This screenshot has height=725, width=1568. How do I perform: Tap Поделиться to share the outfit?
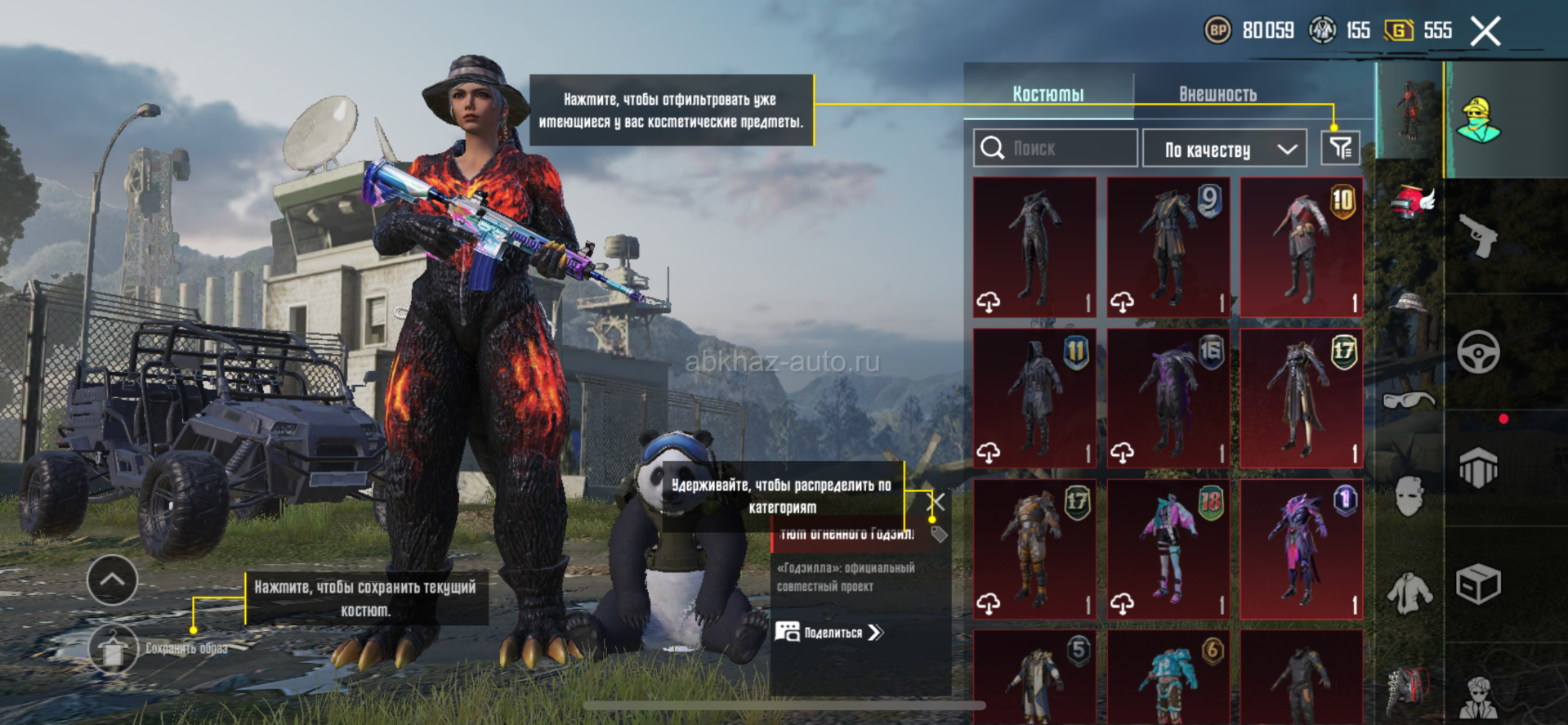pos(829,632)
